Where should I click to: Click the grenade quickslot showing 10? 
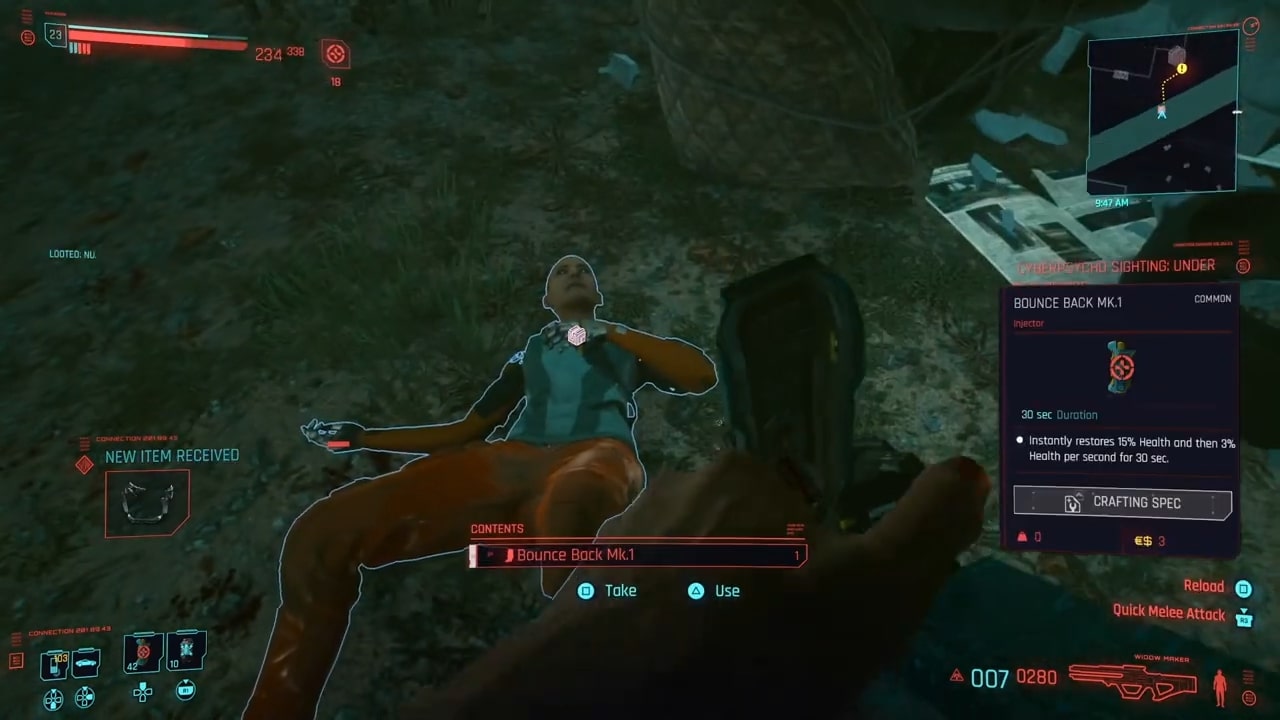187,650
